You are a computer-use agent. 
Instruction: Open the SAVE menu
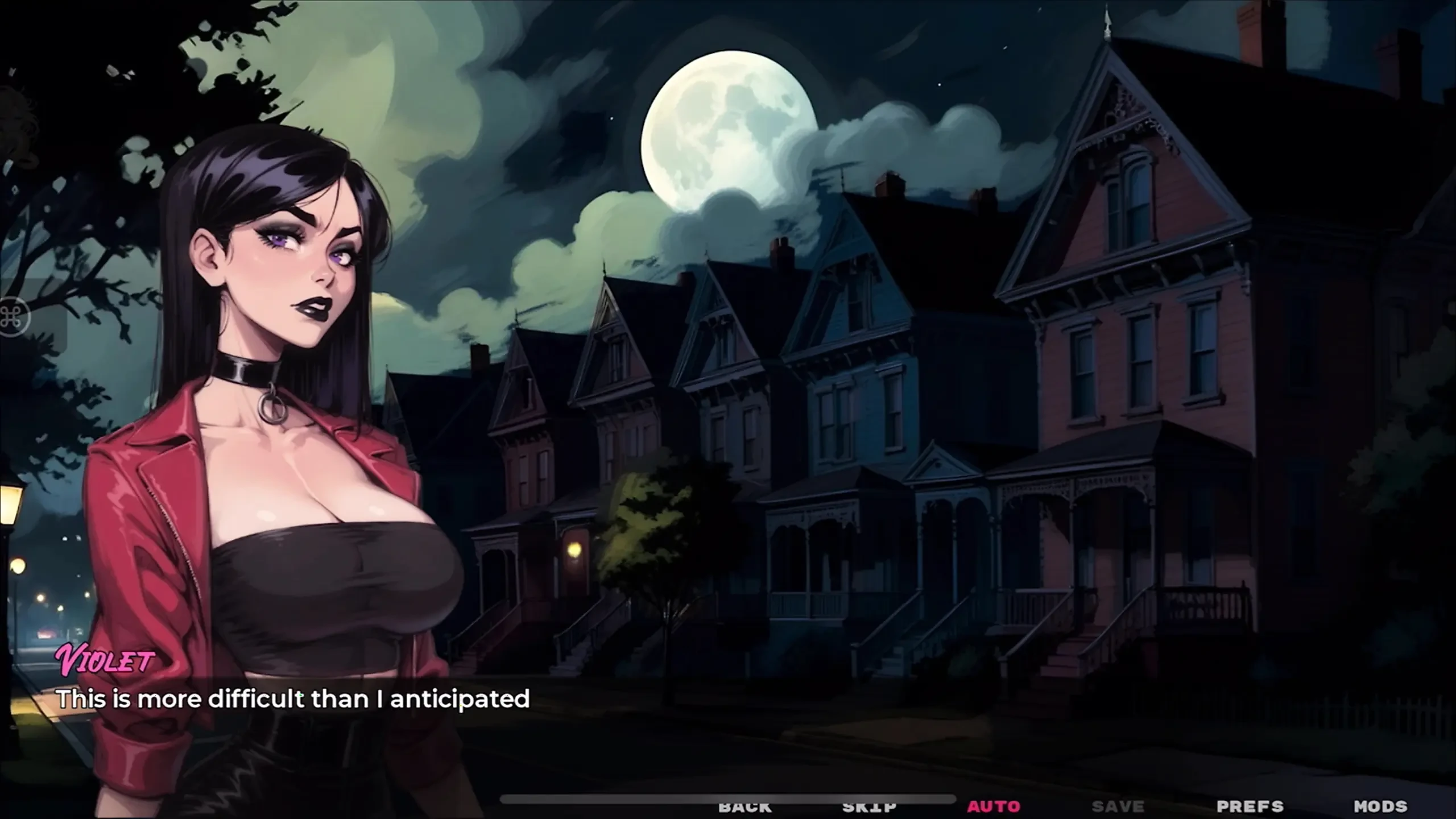coord(1118,806)
